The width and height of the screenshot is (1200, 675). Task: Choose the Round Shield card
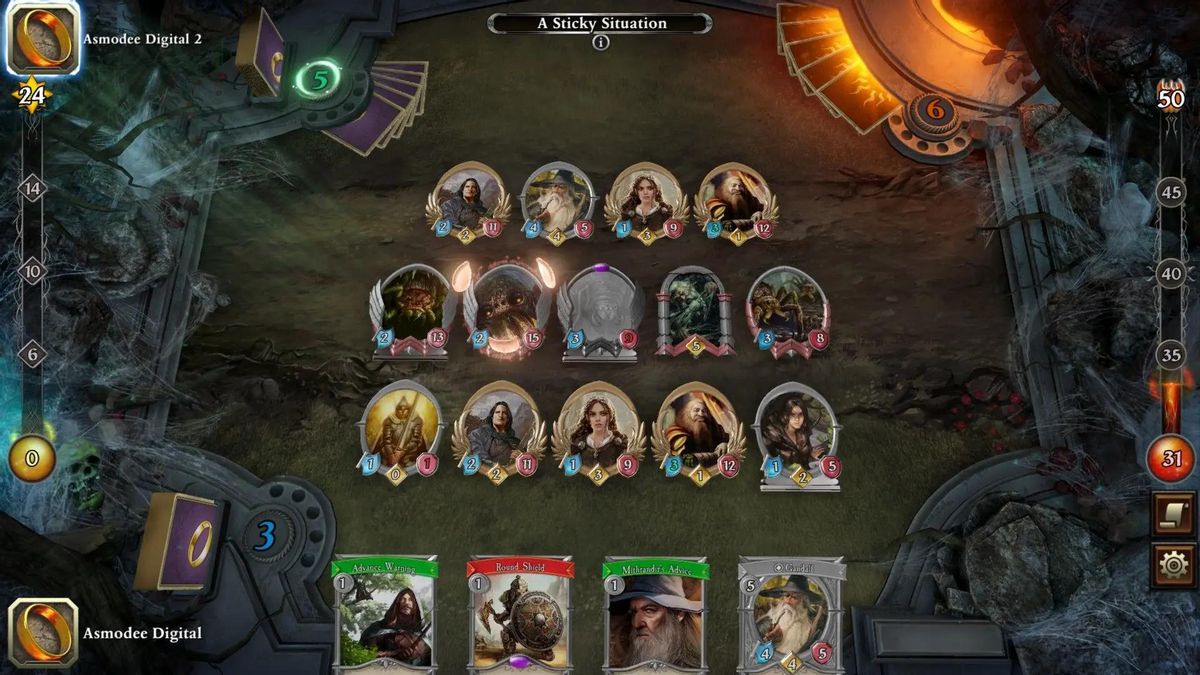point(520,615)
